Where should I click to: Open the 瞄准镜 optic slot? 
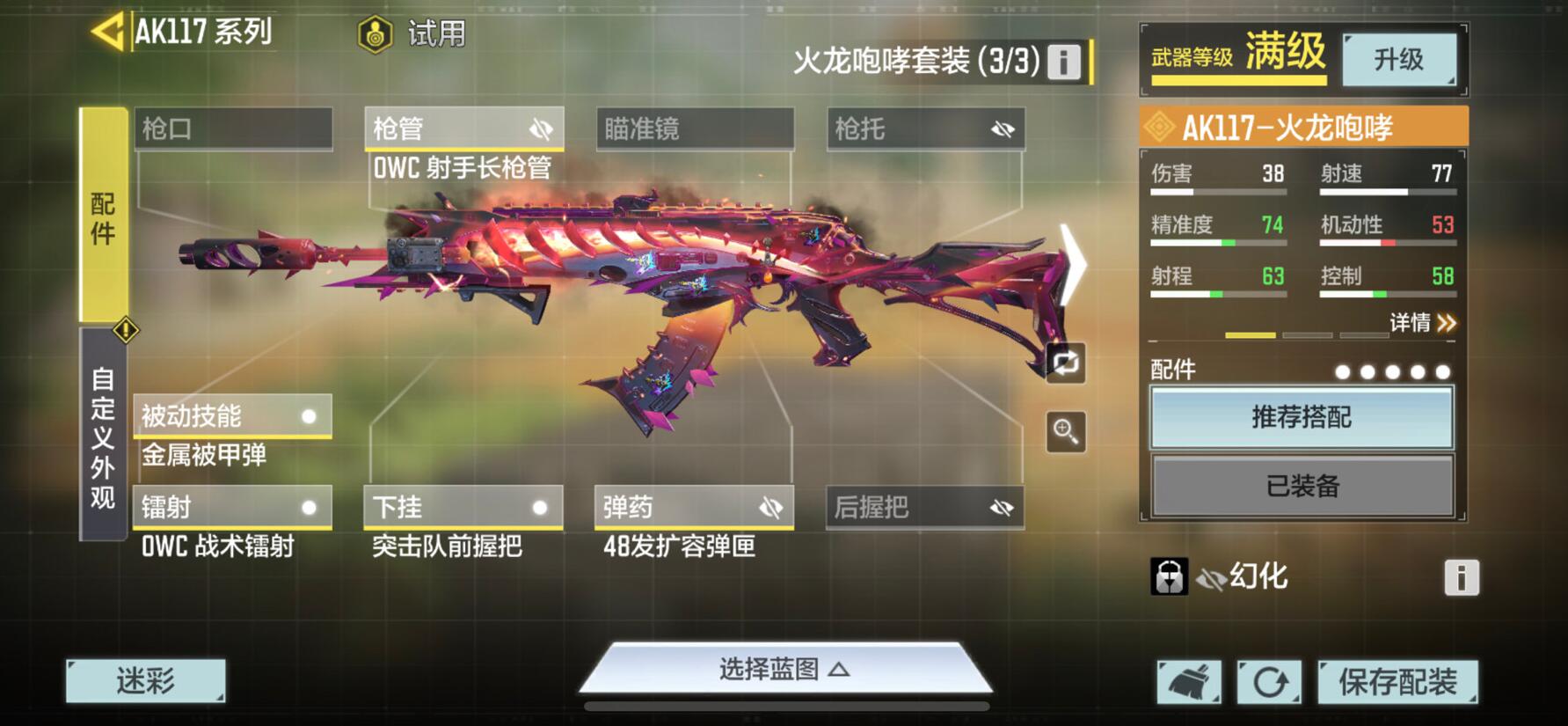(695, 129)
